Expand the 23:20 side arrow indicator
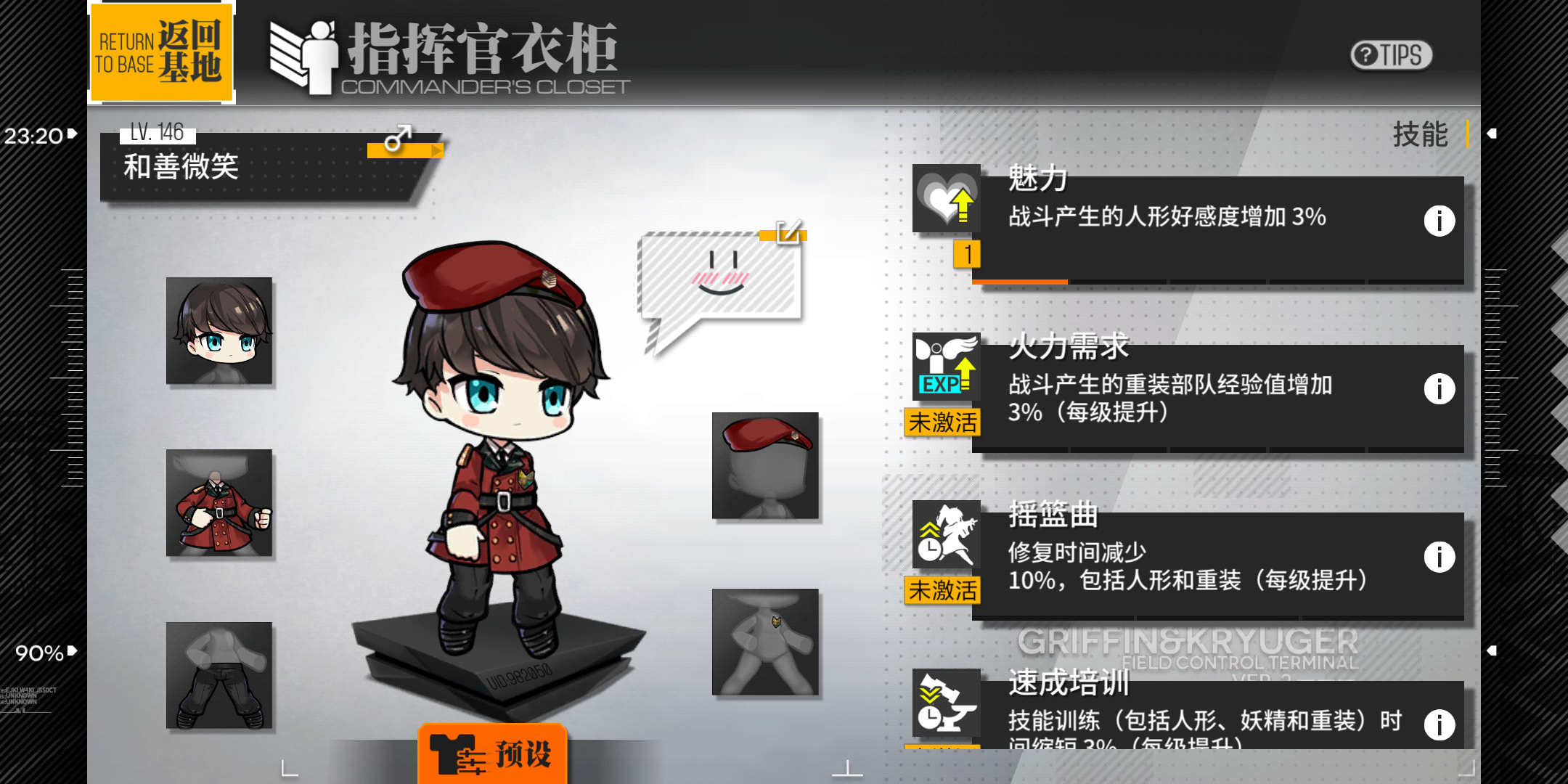 (73, 134)
